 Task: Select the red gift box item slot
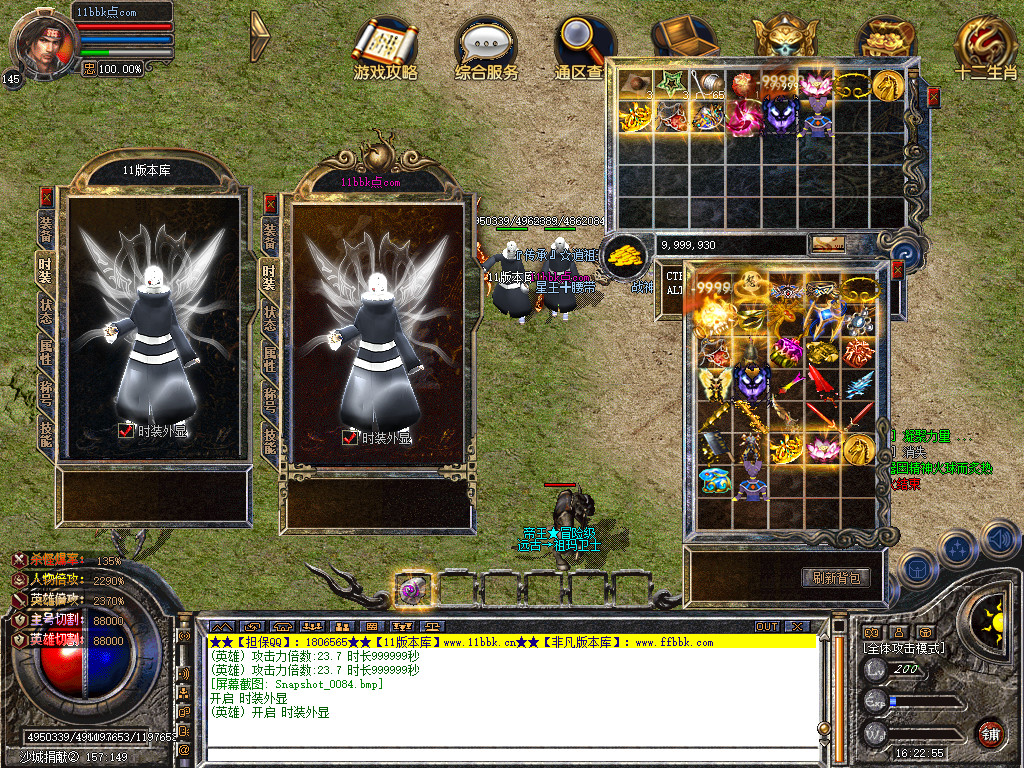858,352
